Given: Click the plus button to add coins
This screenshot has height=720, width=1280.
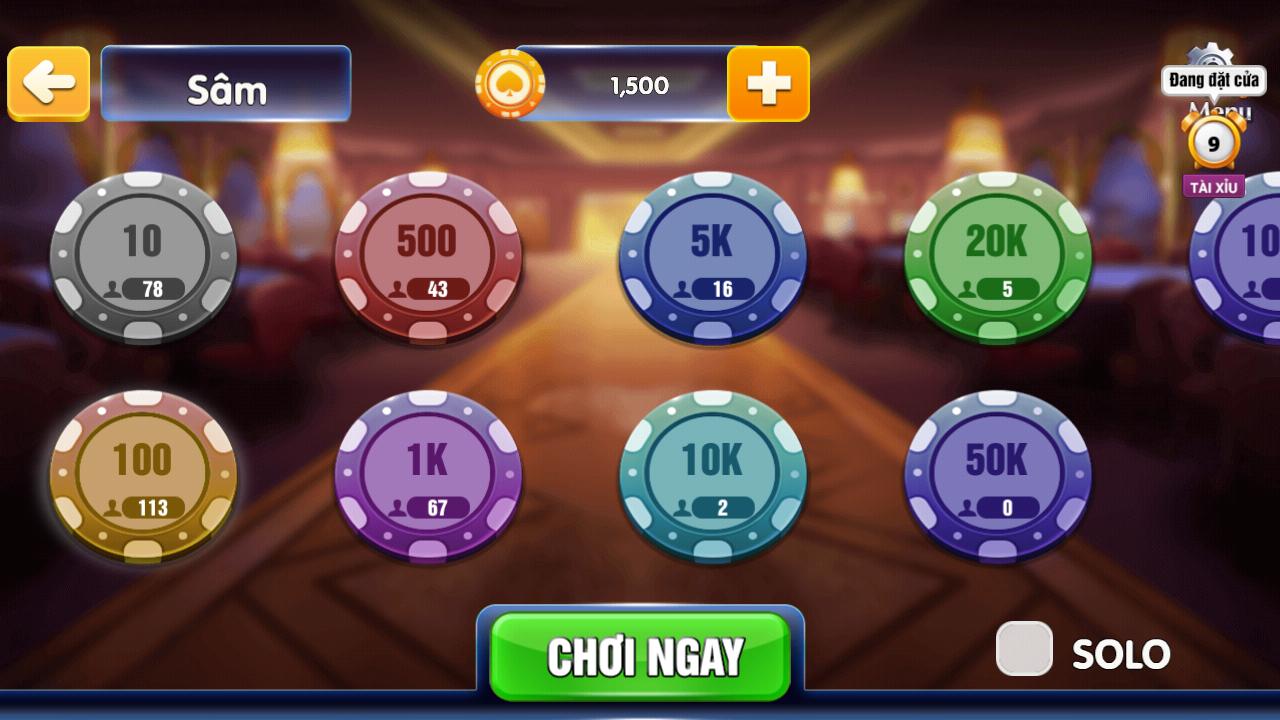Looking at the screenshot, I should [770, 85].
